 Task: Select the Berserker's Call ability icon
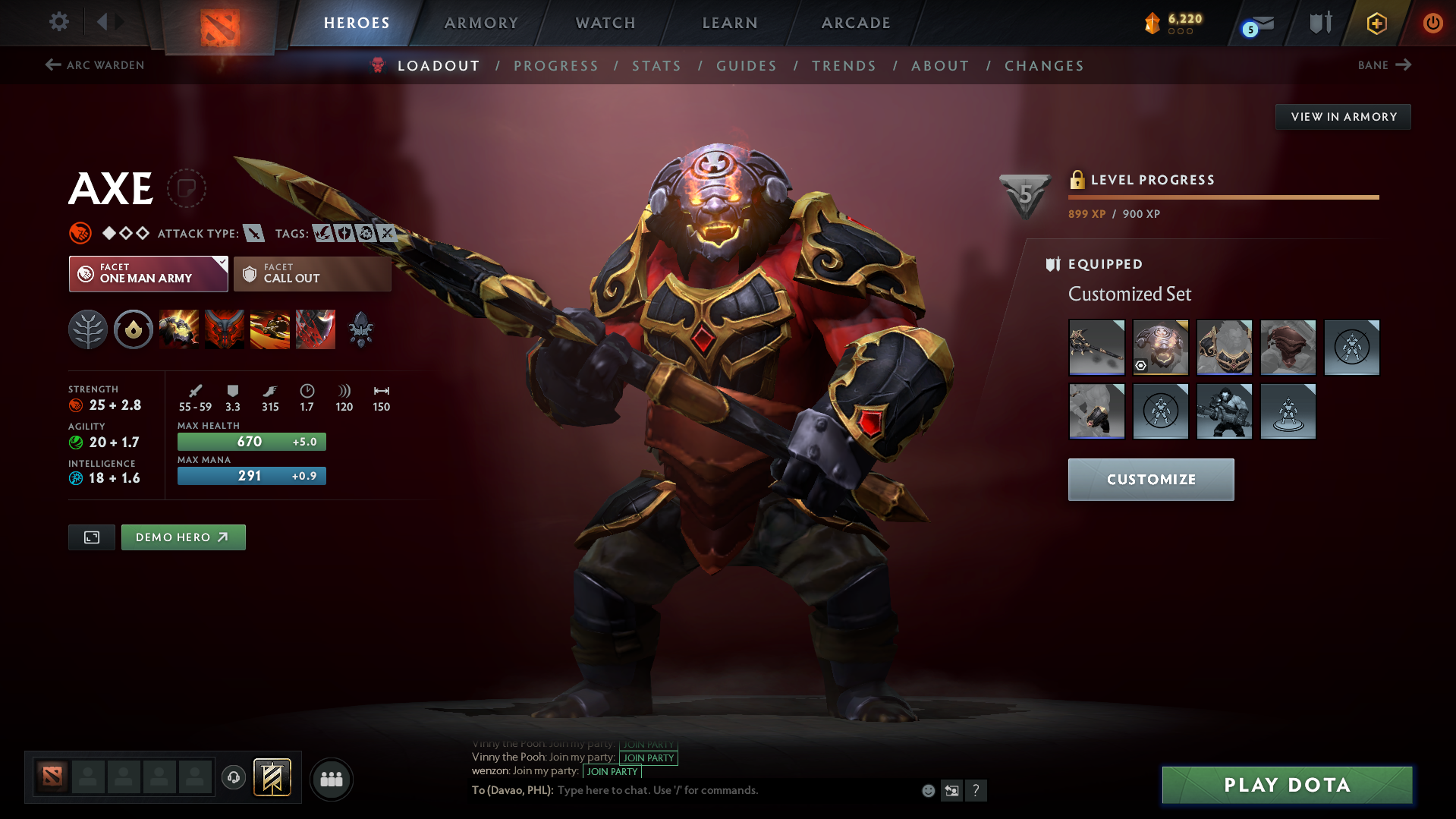click(x=179, y=329)
